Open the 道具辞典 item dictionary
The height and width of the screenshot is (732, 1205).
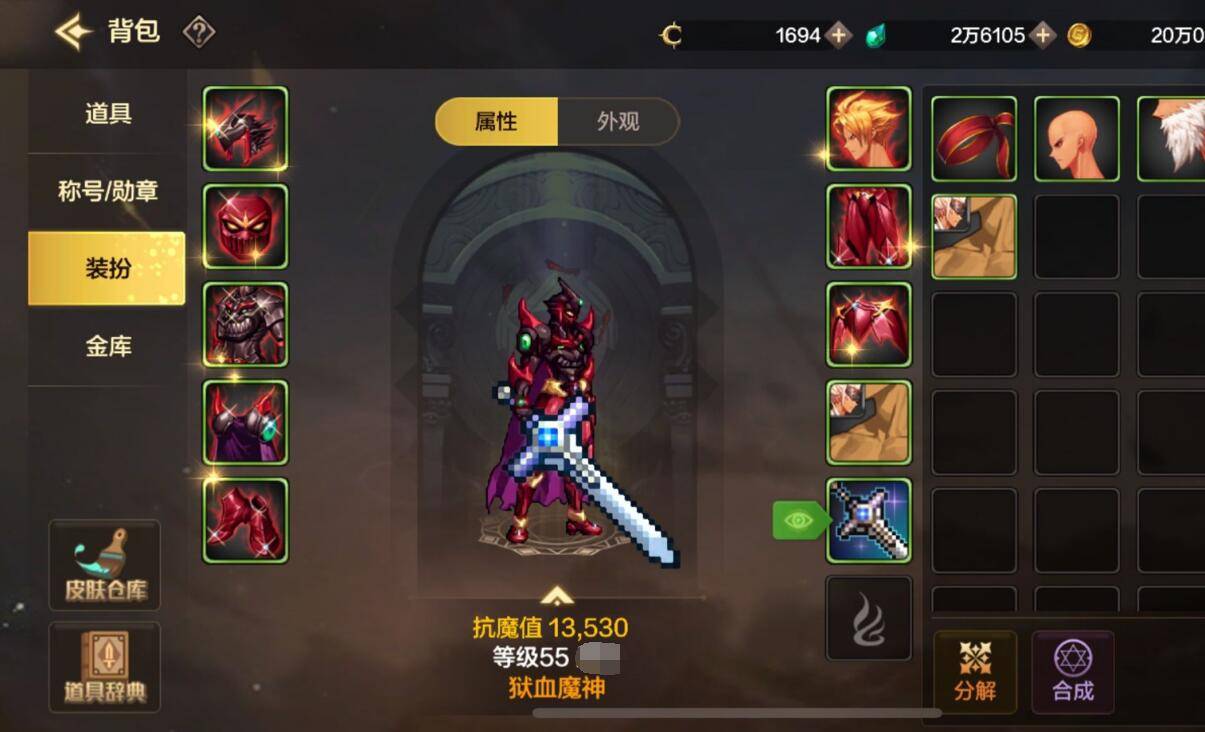point(105,667)
